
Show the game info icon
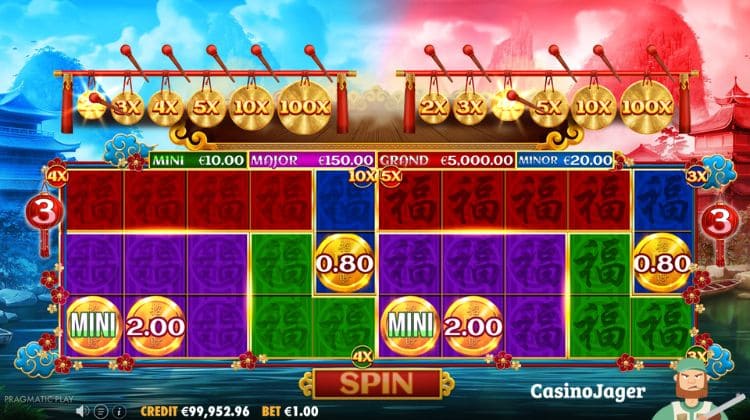click(x=119, y=410)
